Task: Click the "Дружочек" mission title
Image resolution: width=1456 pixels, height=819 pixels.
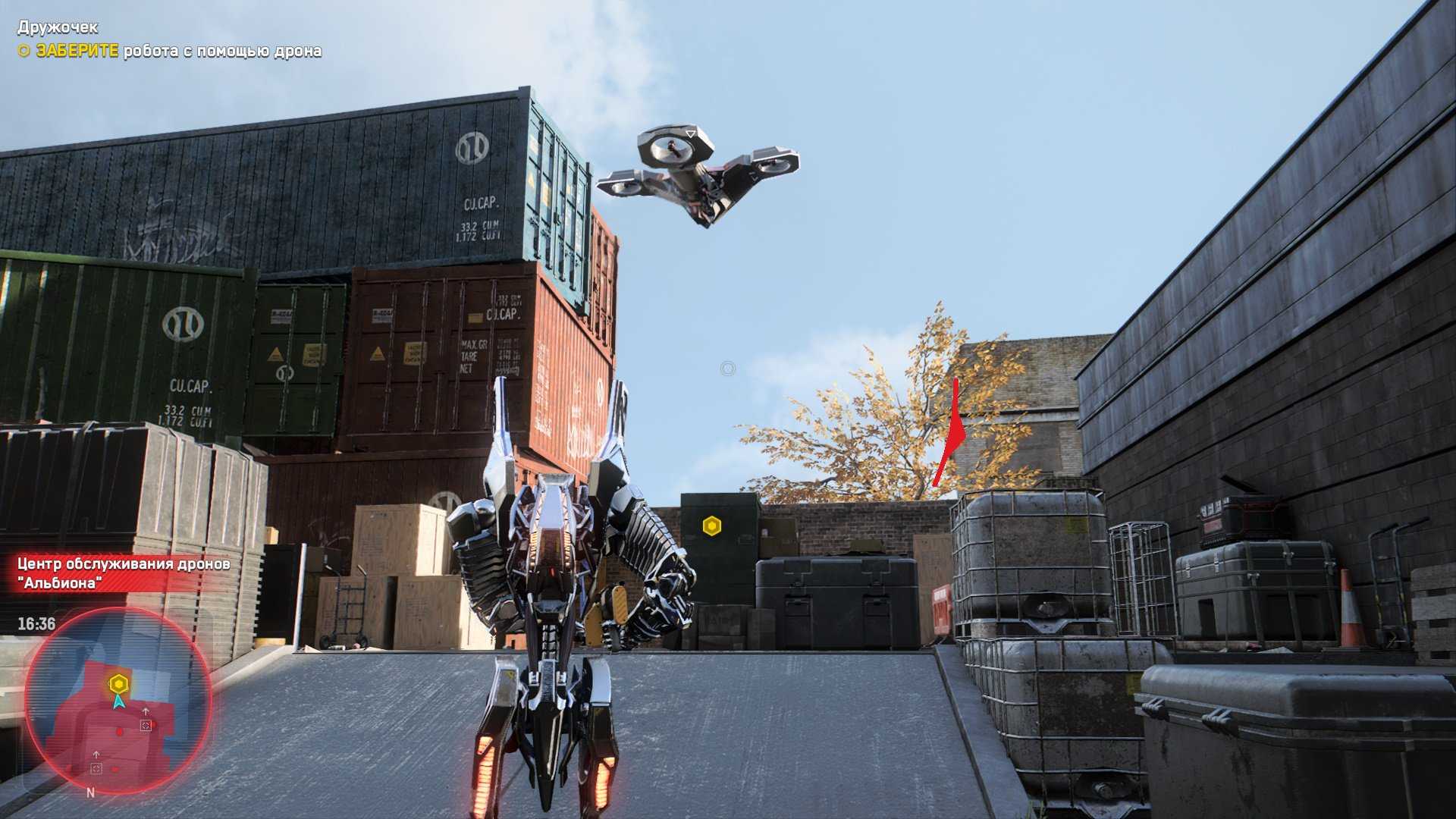Action: point(58,27)
